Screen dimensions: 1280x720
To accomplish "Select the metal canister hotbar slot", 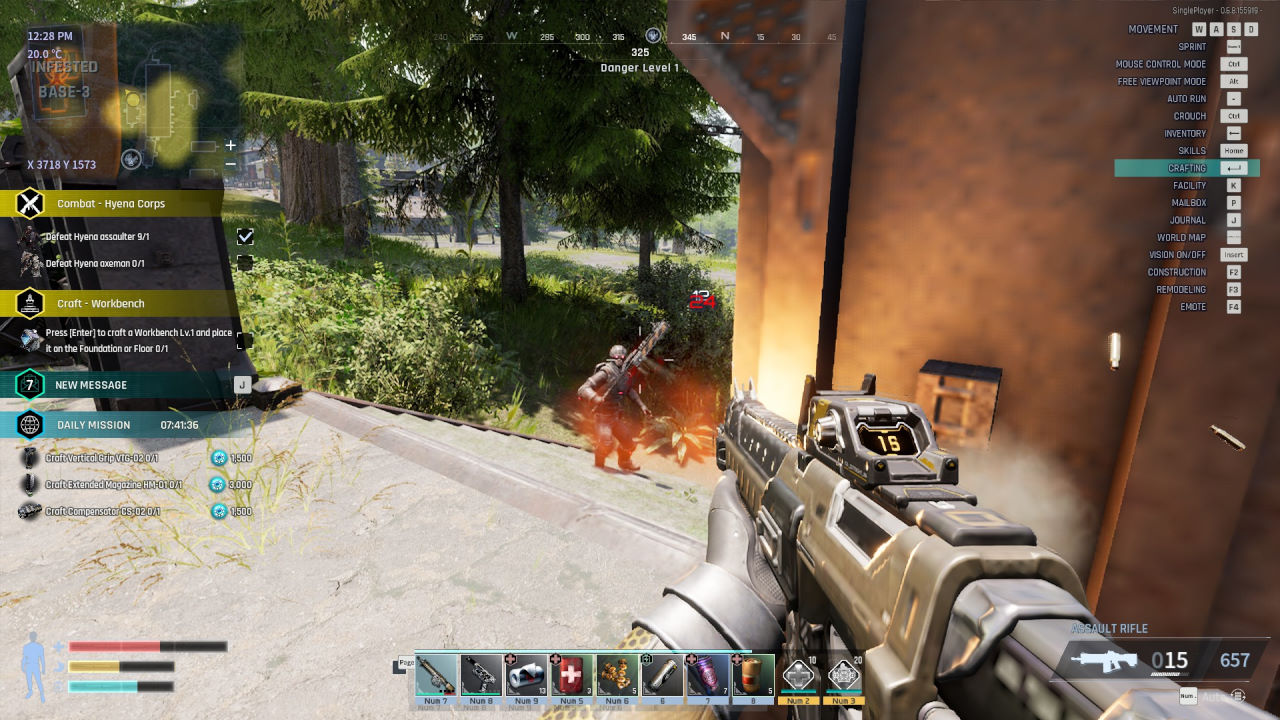I will pos(662,675).
